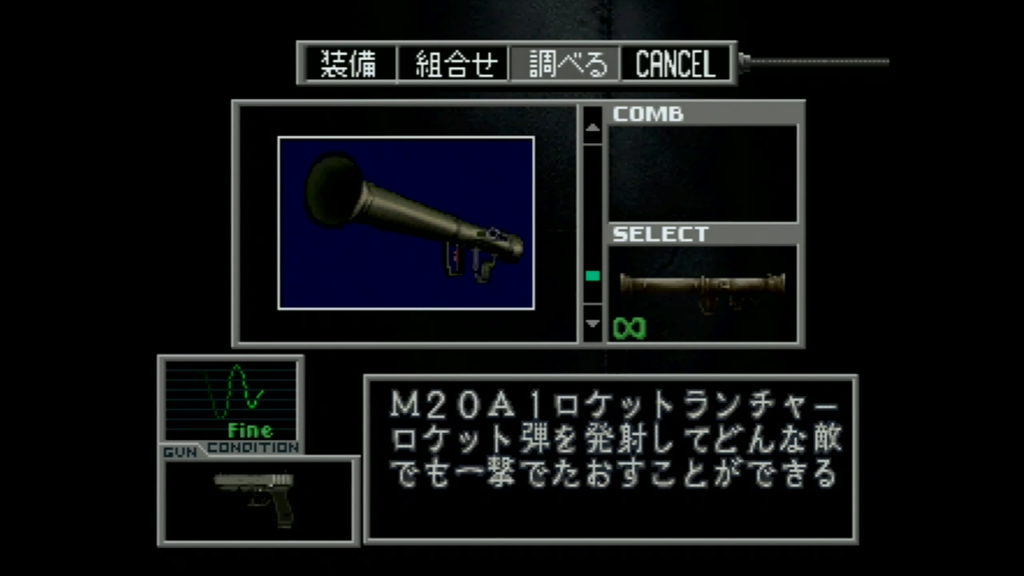The width and height of the screenshot is (1024, 576).
Task: Click the item list down arrow
Action: coord(592,323)
